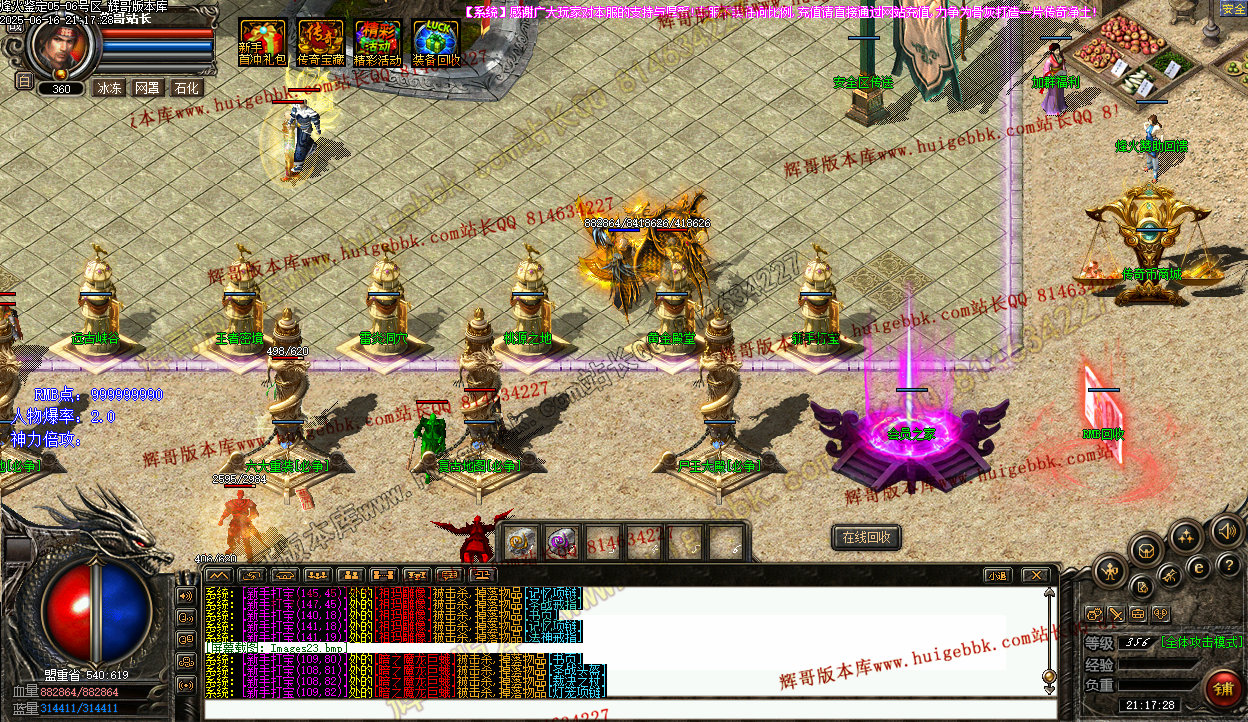Click the 冰冻 freeze button
Viewport: 1248px width, 722px height.
click(108, 88)
